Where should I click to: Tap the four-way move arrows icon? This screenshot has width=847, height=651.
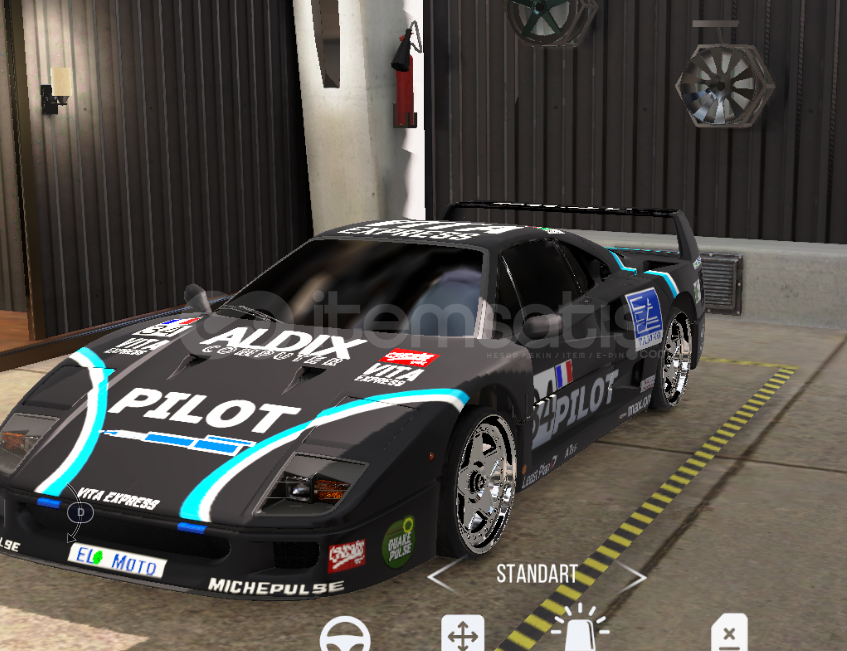[x=463, y=634]
